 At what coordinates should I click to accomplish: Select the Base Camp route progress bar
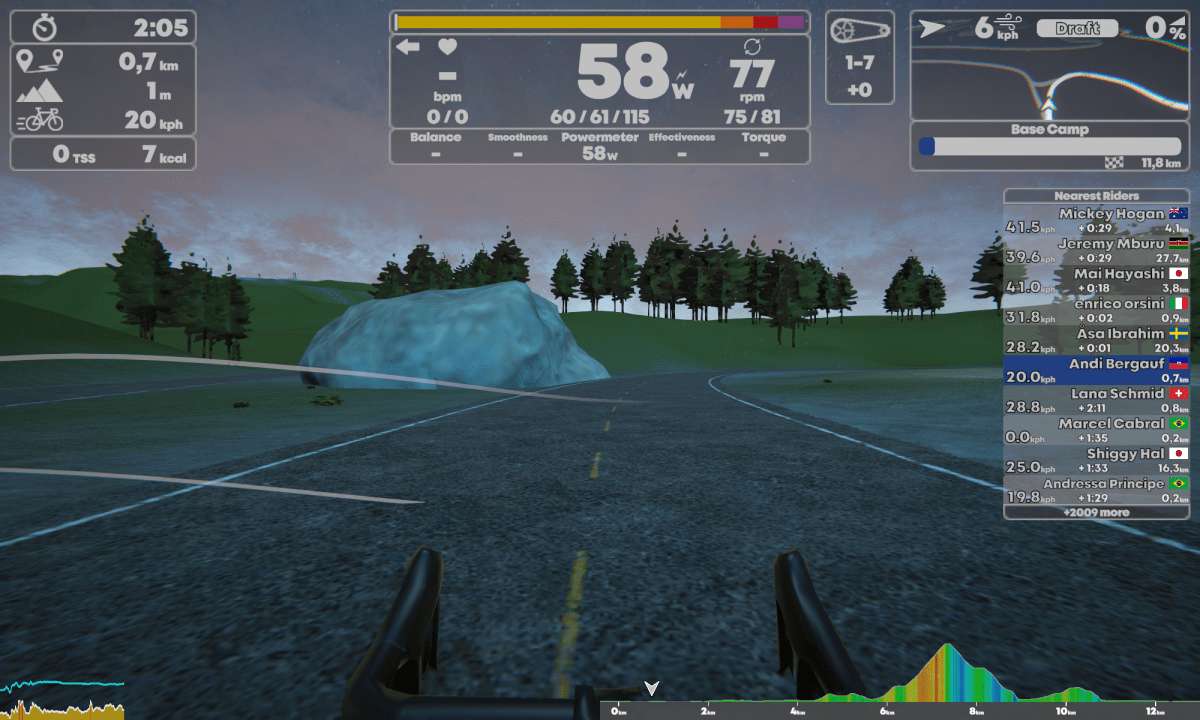tap(1049, 146)
